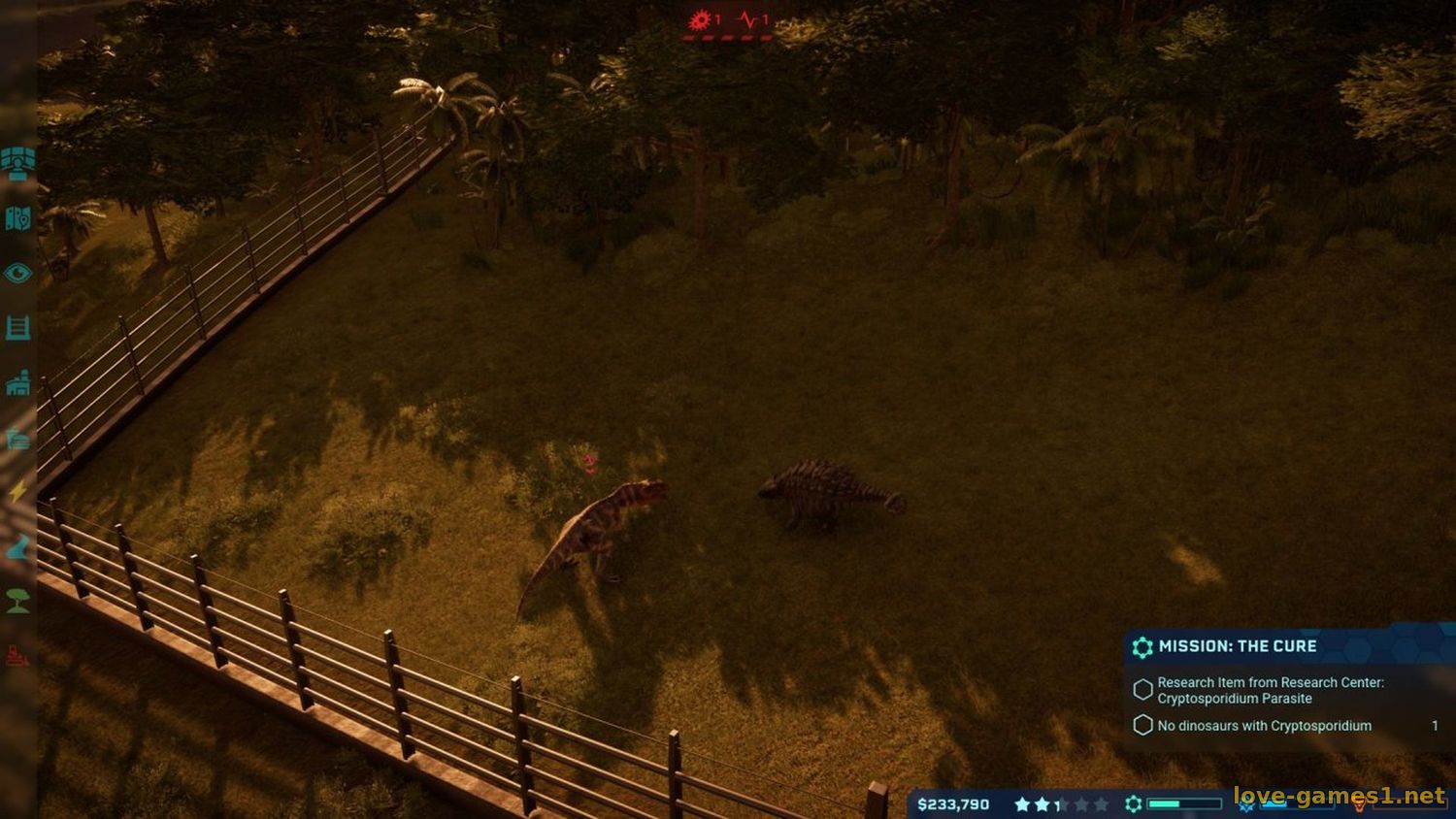Screen dimensions: 1456x819
Task: Select the enclosure fence build icon
Action: [x=17, y=328]
